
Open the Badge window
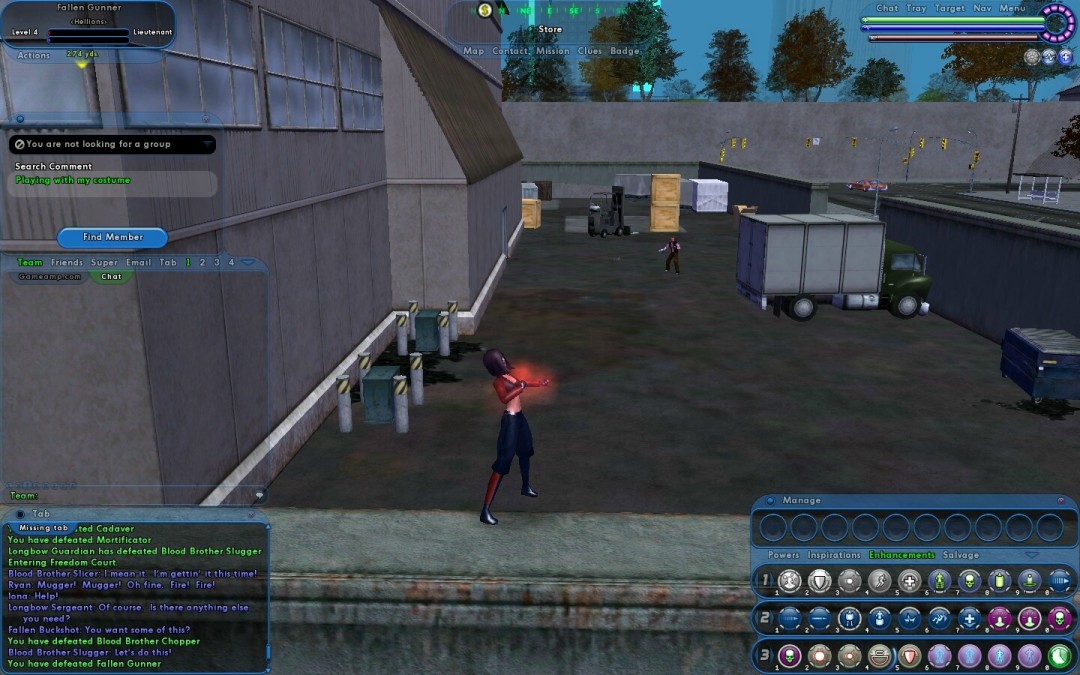[x=624, y=51]
